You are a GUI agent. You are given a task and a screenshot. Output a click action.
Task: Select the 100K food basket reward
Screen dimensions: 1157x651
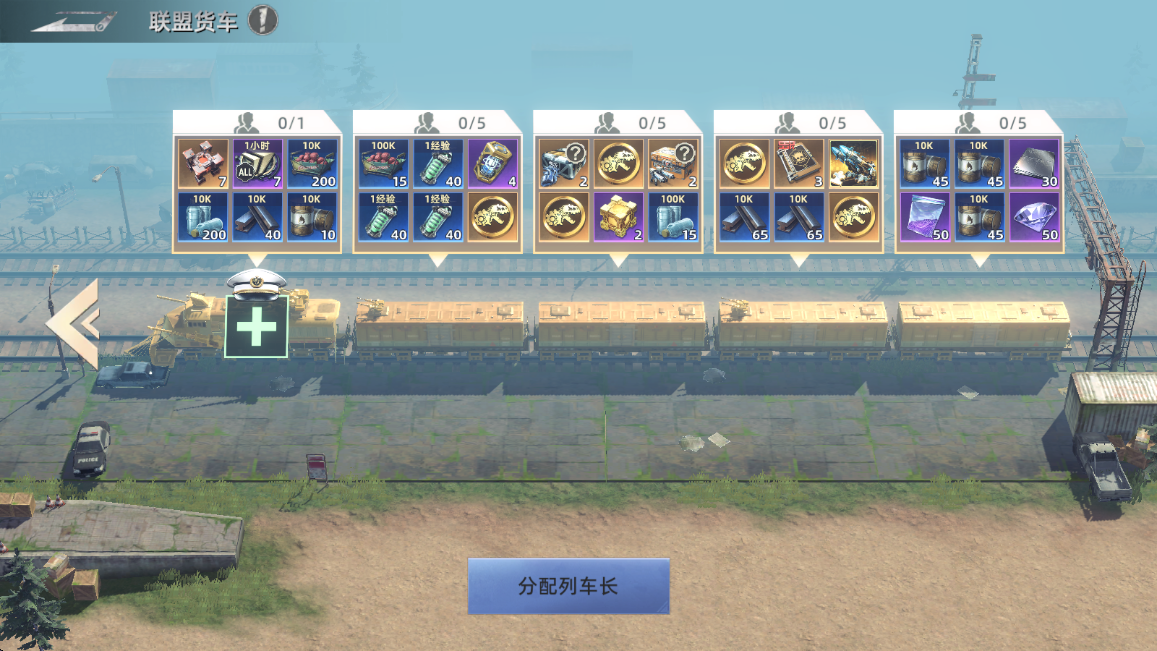point(384,164)
